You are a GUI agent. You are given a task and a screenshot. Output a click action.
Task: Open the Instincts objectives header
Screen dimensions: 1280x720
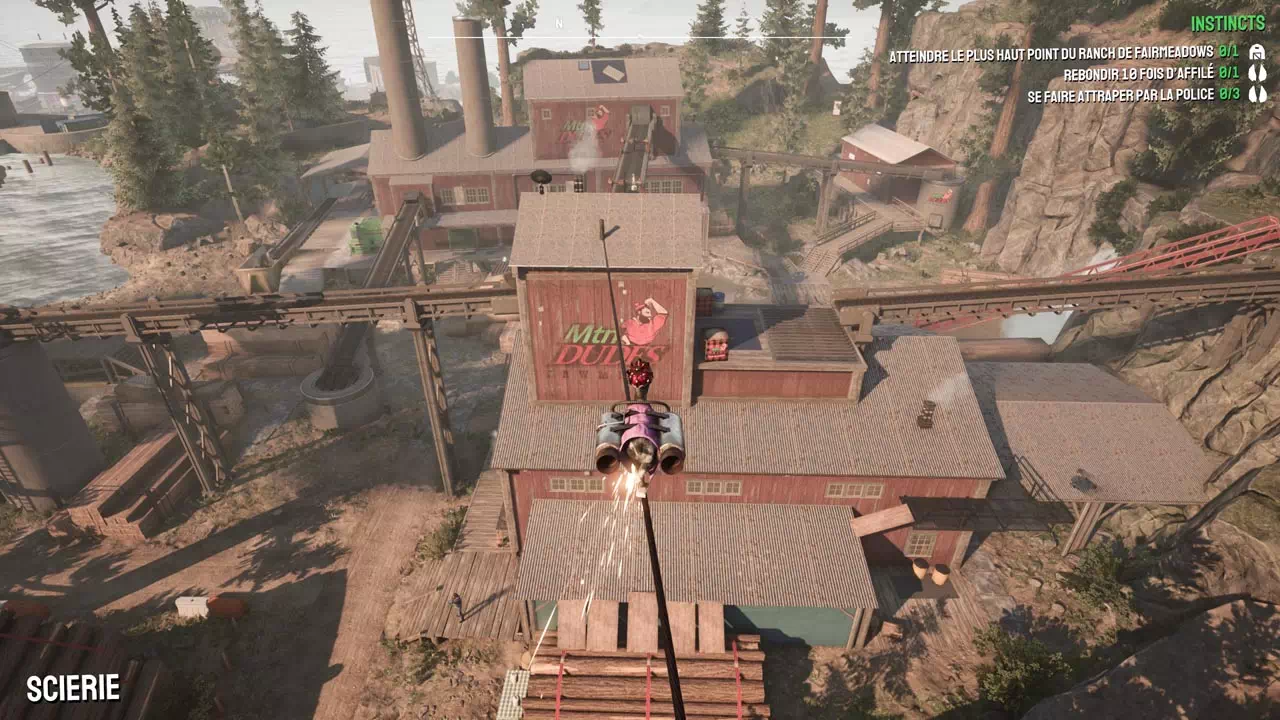1228,23
